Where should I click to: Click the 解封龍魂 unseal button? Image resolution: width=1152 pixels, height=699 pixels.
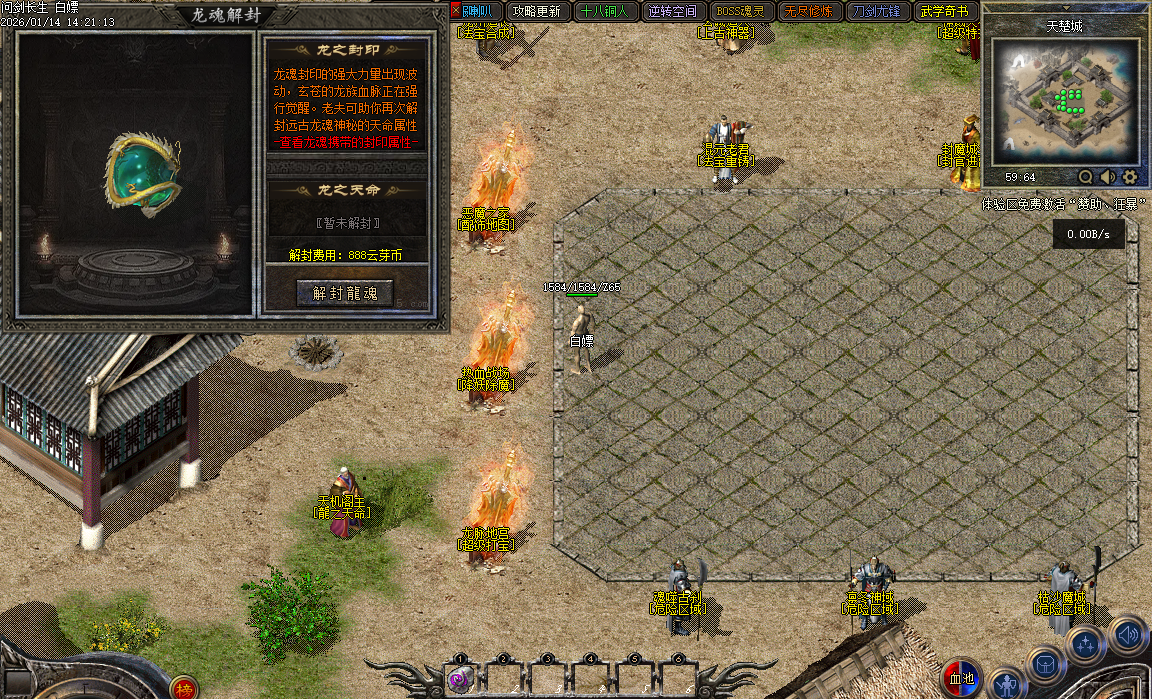tap(345, 293)
